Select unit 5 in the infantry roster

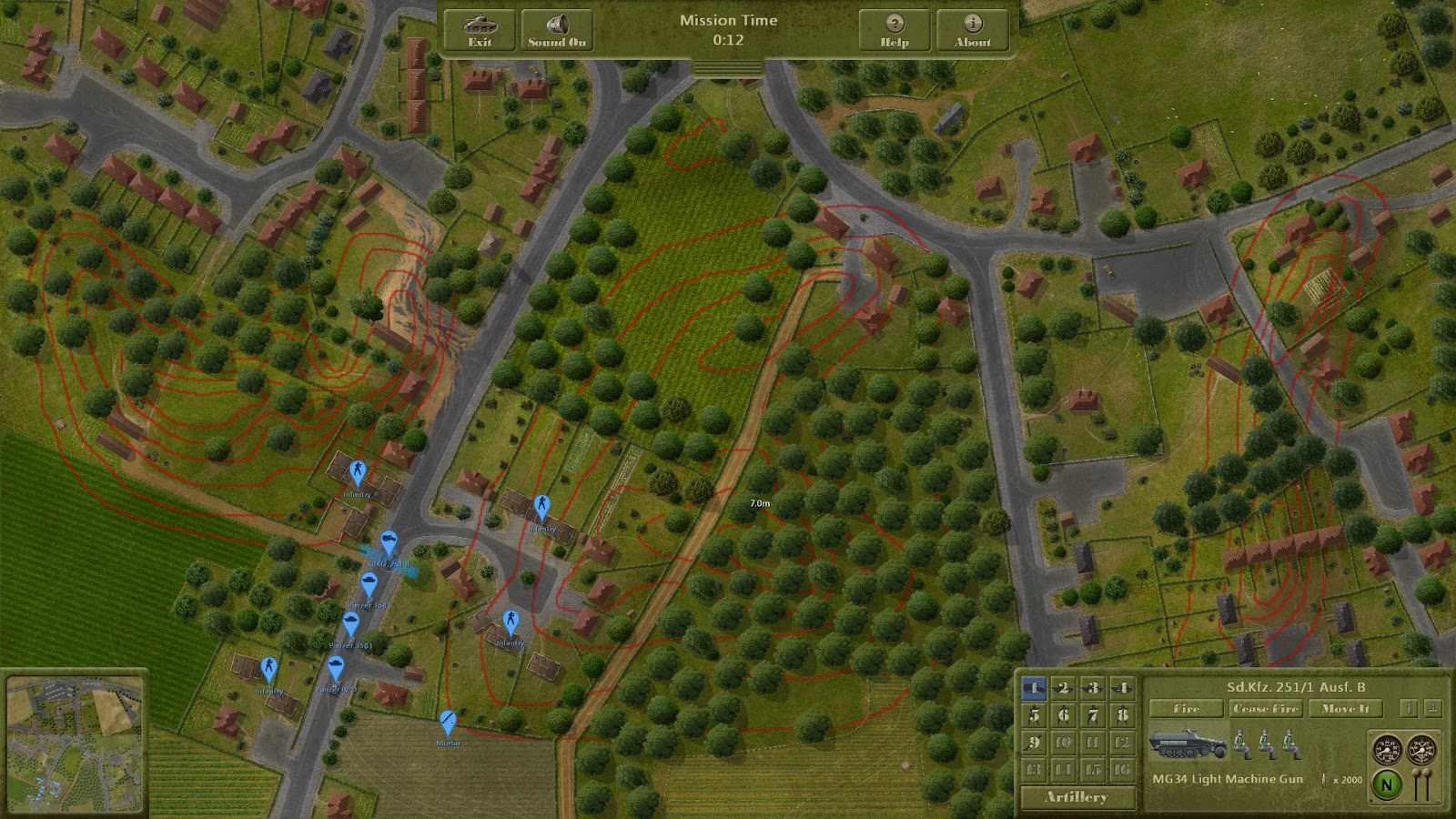click(x=1035, y=714)
